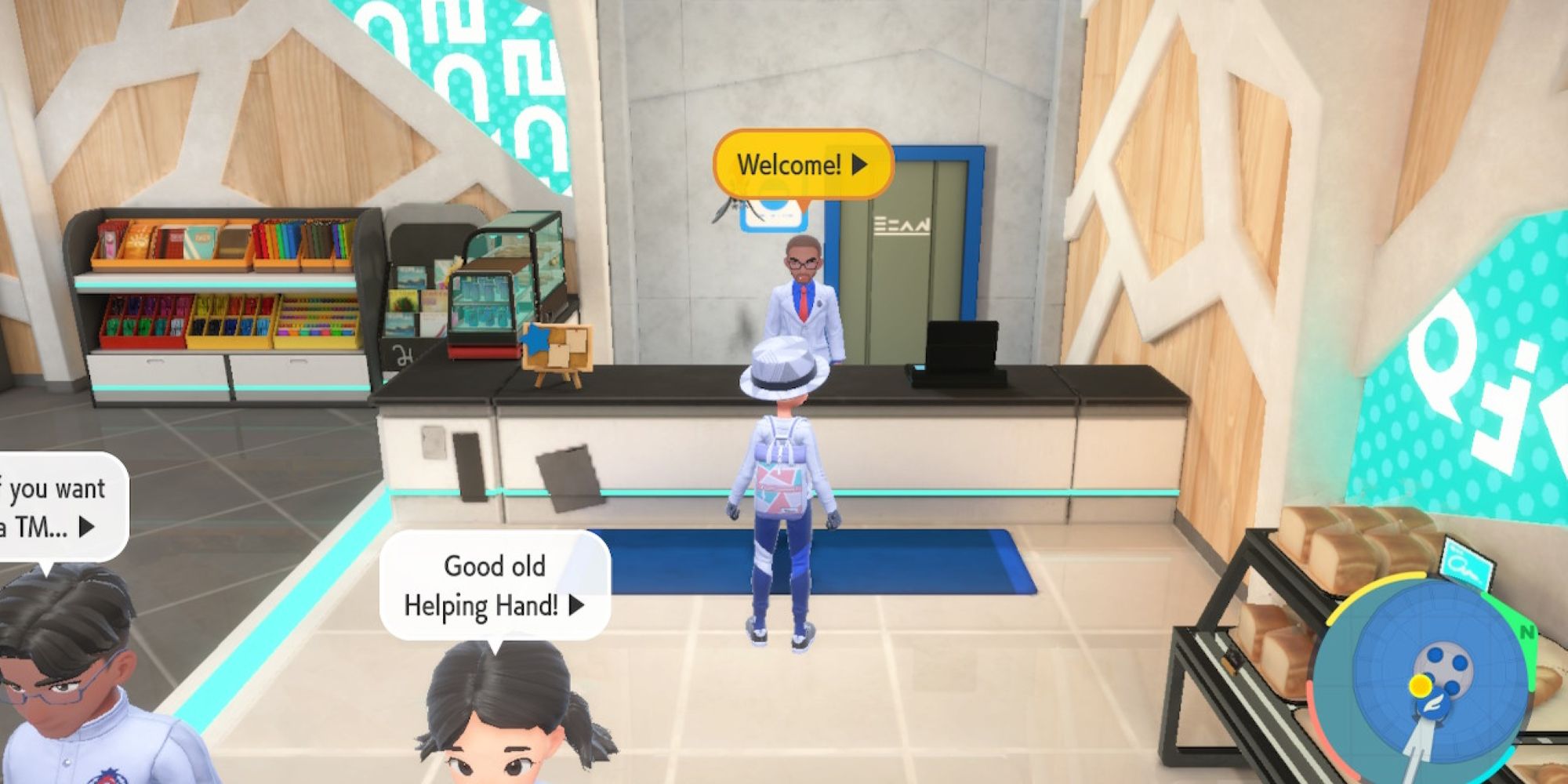Select the yellow destination marker on the minimap
Image resolution: width=1568 pixels, height=784 pixels.
click(1420, 685)
